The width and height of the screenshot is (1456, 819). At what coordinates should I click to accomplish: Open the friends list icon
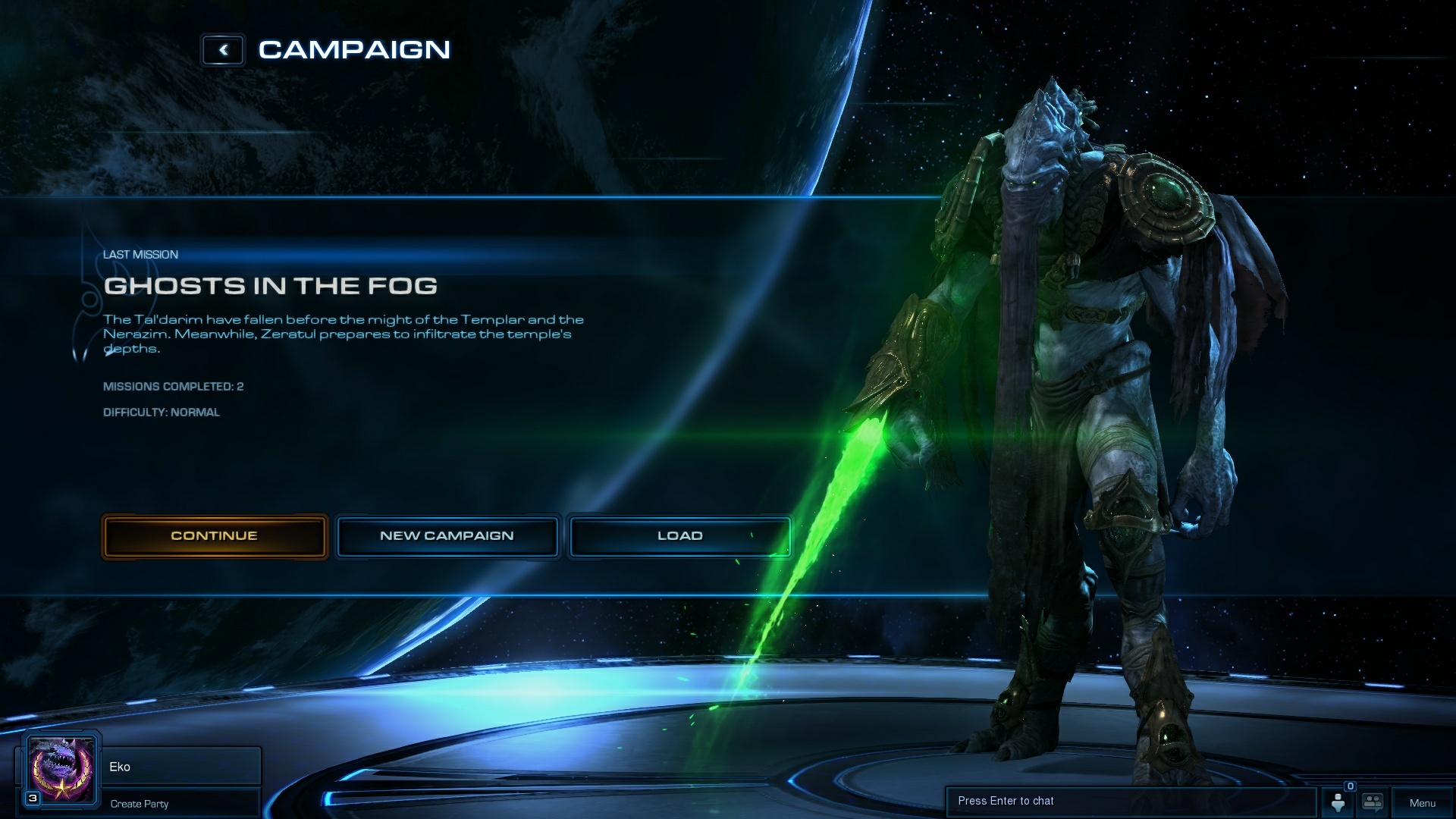click(1338, 802)
